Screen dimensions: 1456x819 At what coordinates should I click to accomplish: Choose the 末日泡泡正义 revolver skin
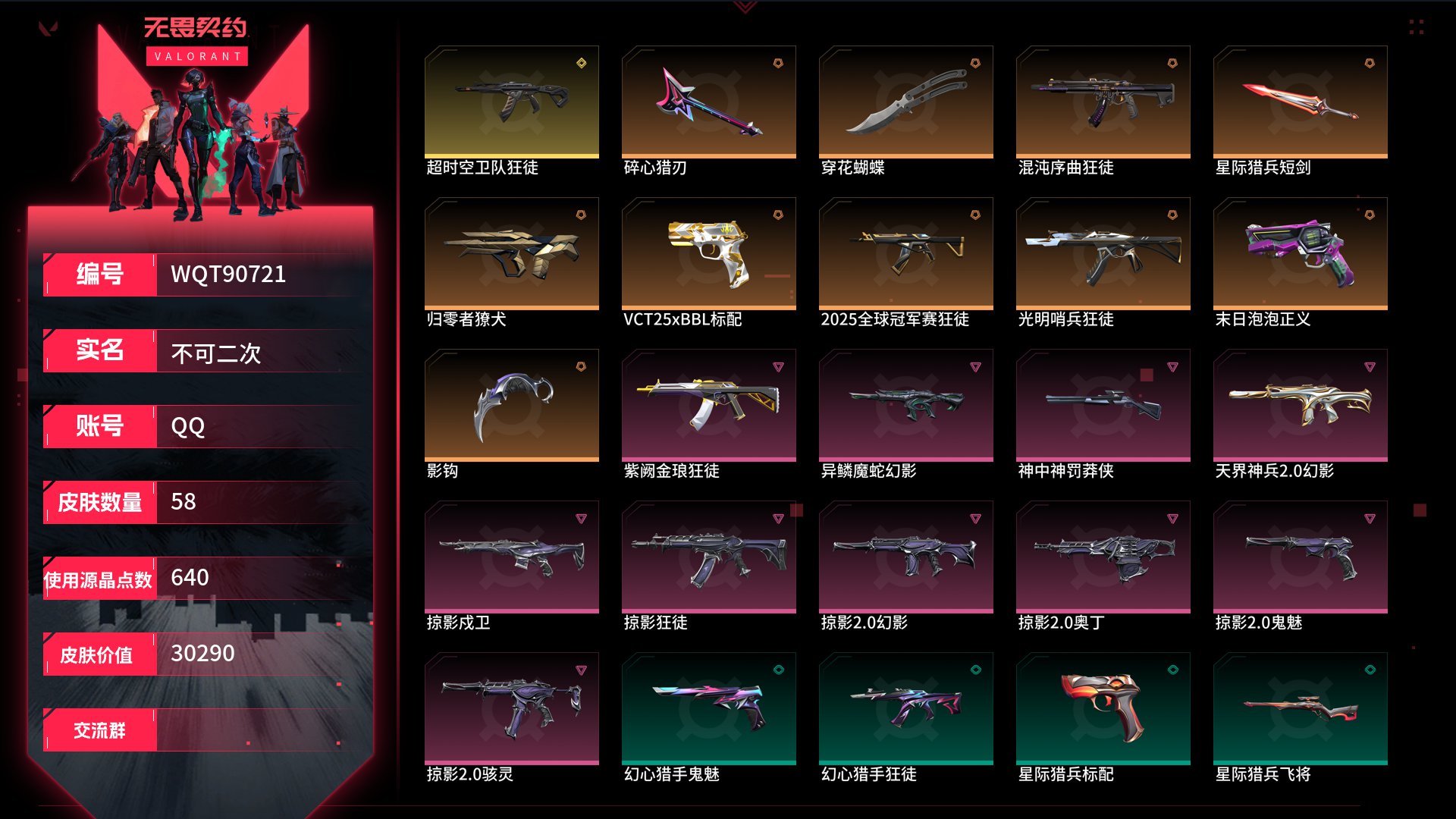pyautogui.click(x=1301, y=254)
